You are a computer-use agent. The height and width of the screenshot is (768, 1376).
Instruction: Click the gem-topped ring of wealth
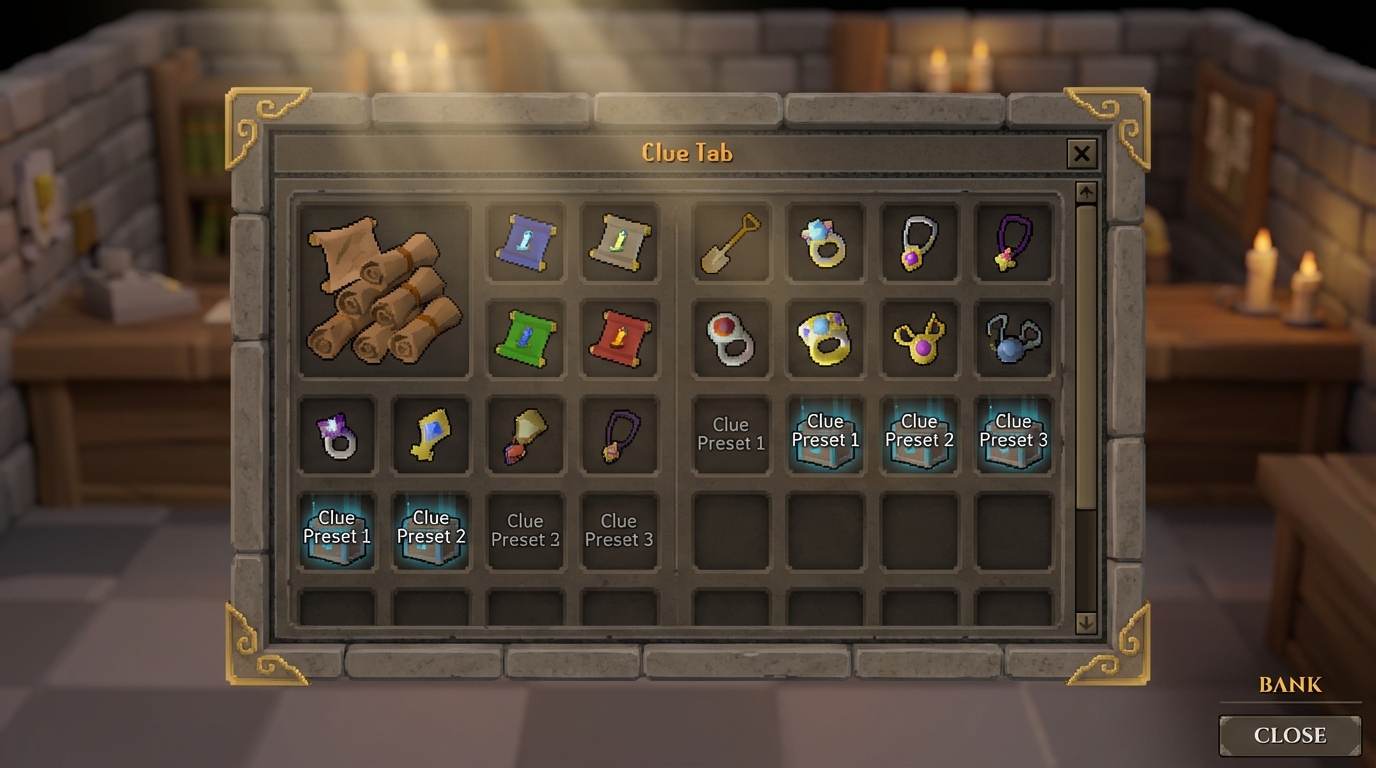(x=824, y=243)
